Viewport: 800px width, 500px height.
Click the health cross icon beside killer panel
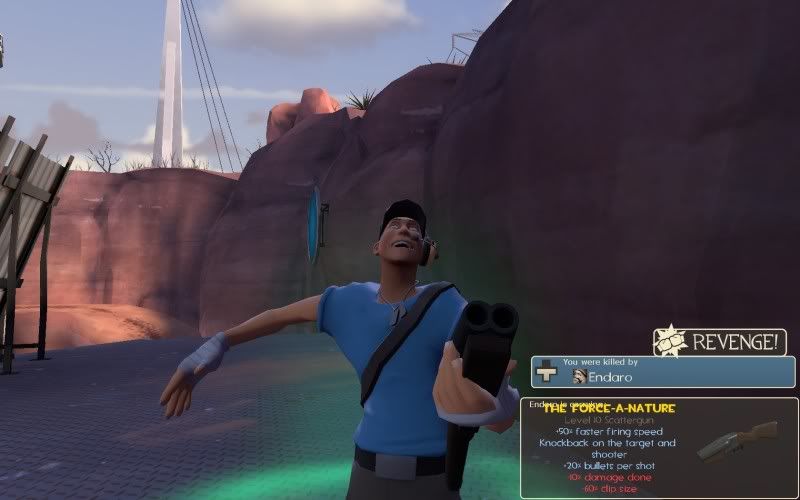(x=545, y=371)
